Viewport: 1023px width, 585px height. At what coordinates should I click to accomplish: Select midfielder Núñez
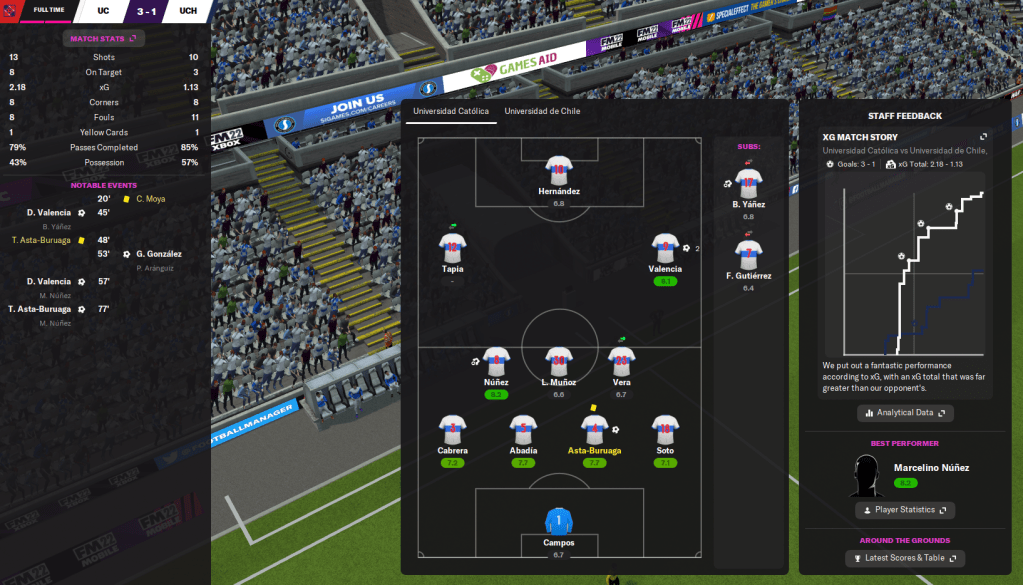497,361
